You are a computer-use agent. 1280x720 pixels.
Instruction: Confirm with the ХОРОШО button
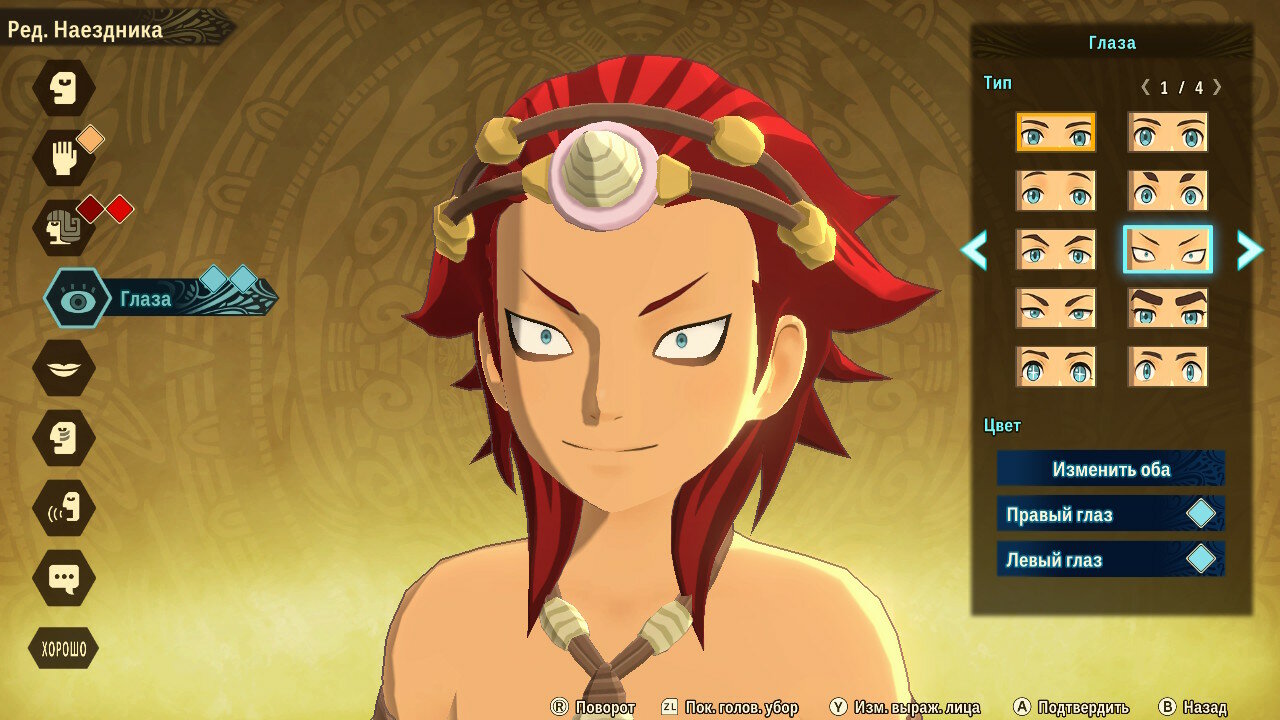click(64, 650)
